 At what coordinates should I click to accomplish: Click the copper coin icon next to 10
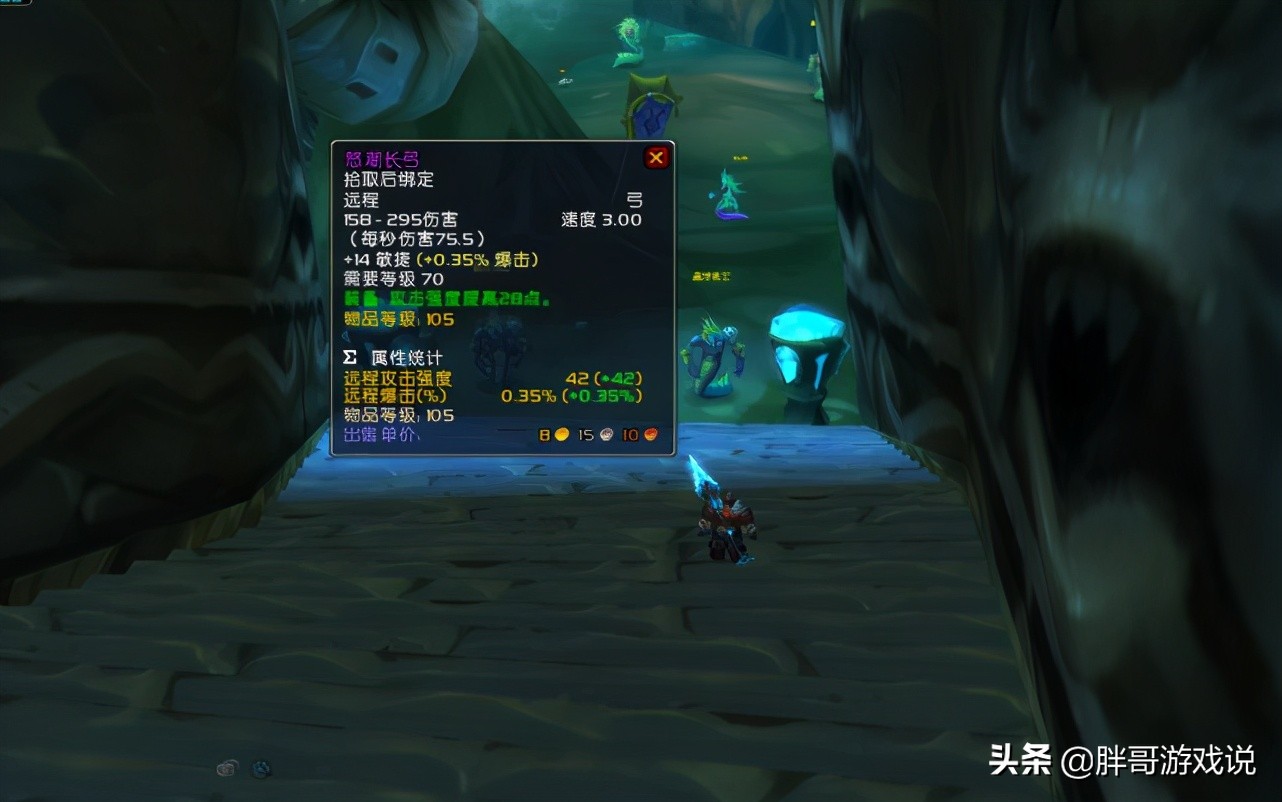(x=649, y=434)
